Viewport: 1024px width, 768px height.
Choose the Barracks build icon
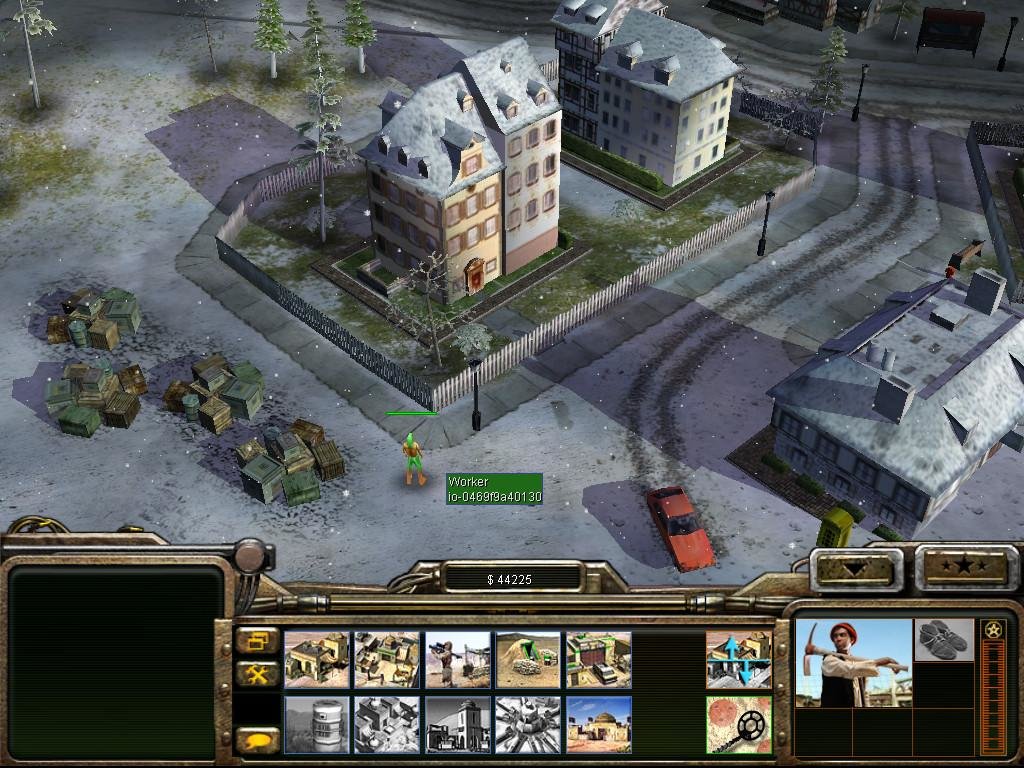[387, 659]
